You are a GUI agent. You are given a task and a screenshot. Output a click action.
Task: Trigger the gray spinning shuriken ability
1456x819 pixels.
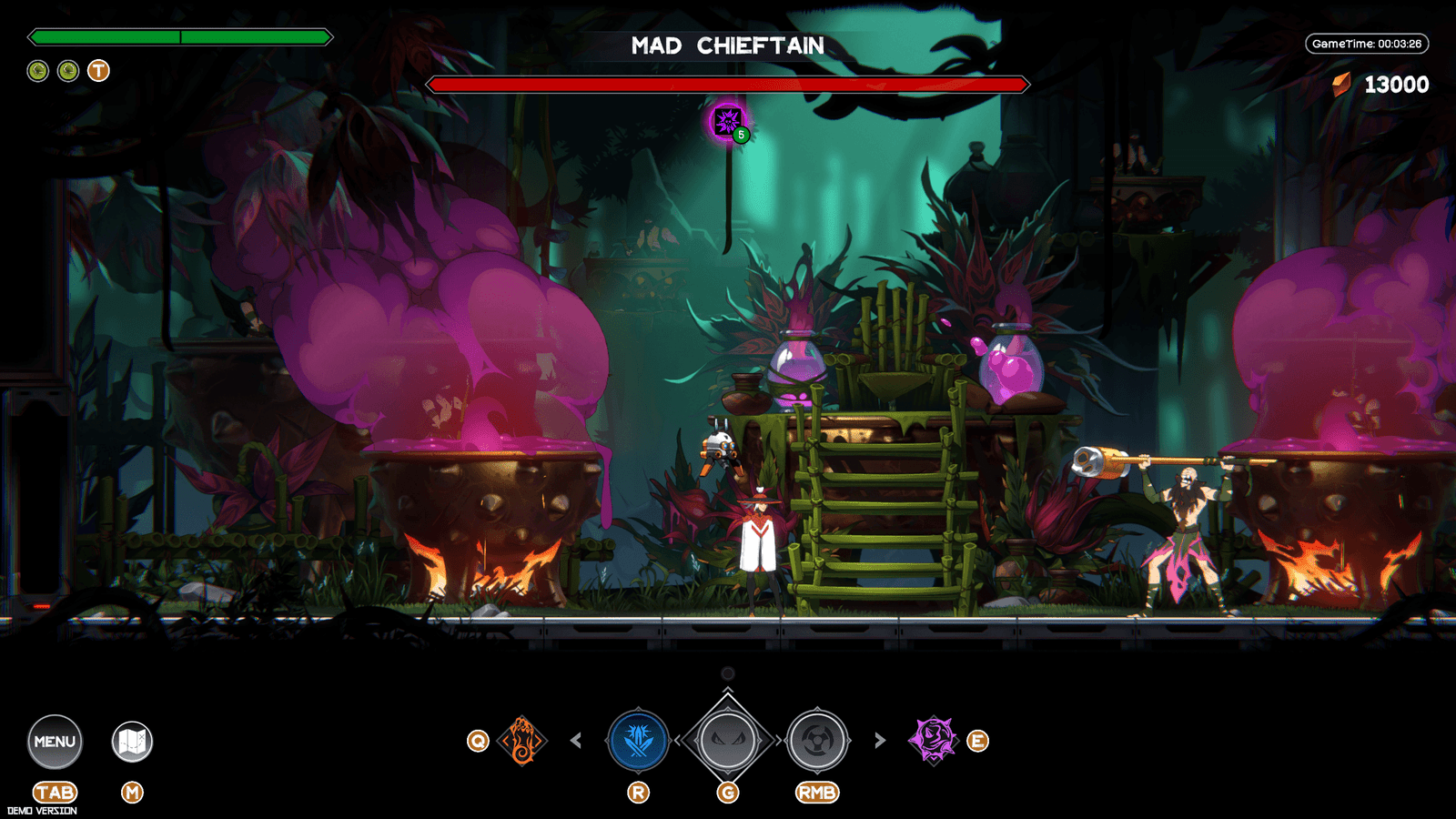817,741
